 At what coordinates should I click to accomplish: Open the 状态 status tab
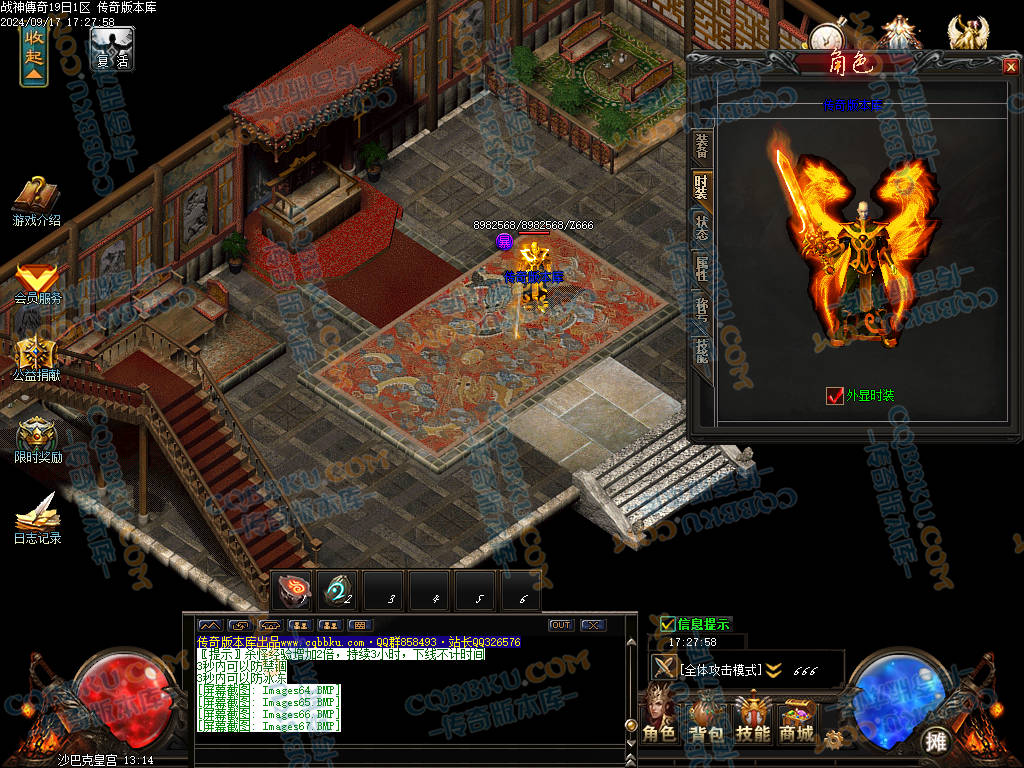tap(702, 225)
